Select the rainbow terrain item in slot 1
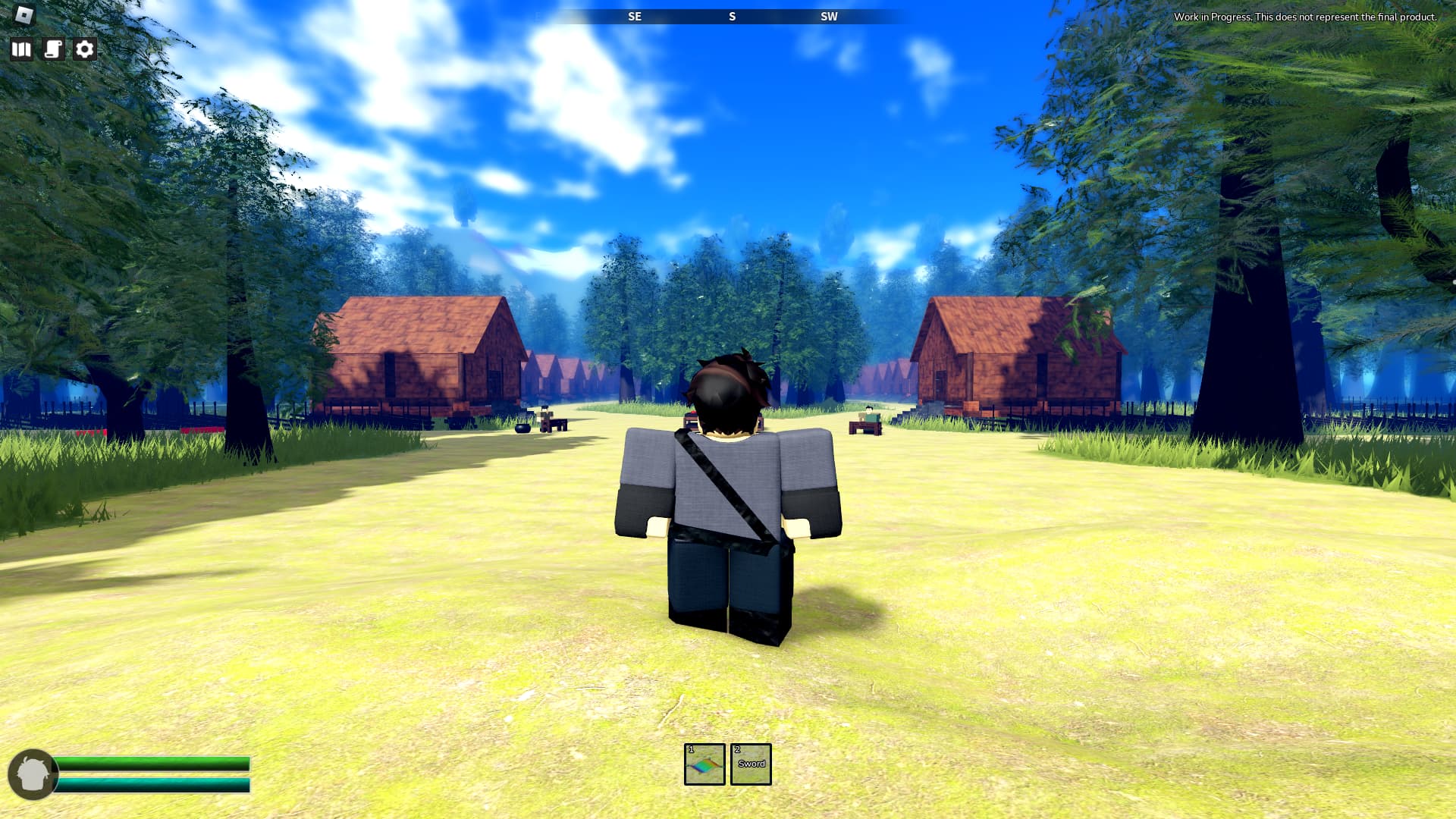Screen dimensions: 1456x819 coord(704,764)
